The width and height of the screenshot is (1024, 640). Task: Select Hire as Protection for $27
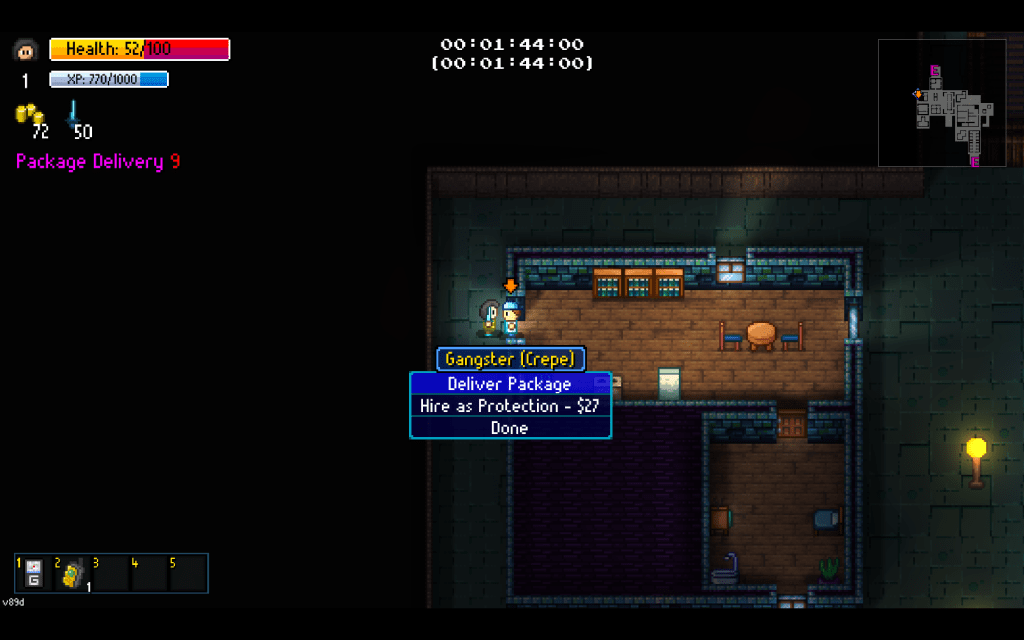(x=510, y=406)
